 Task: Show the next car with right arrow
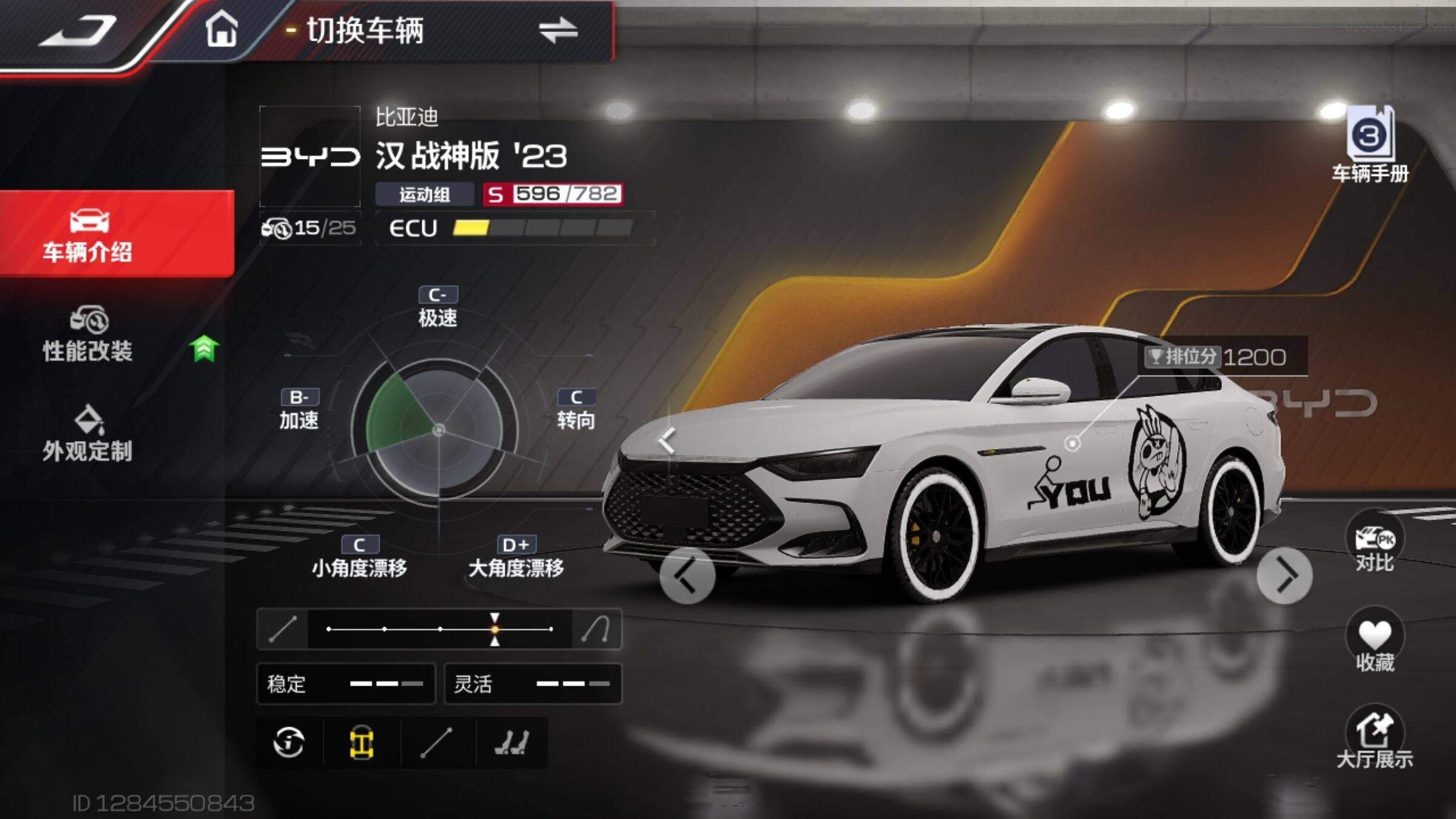click(x=1285, y=576)
